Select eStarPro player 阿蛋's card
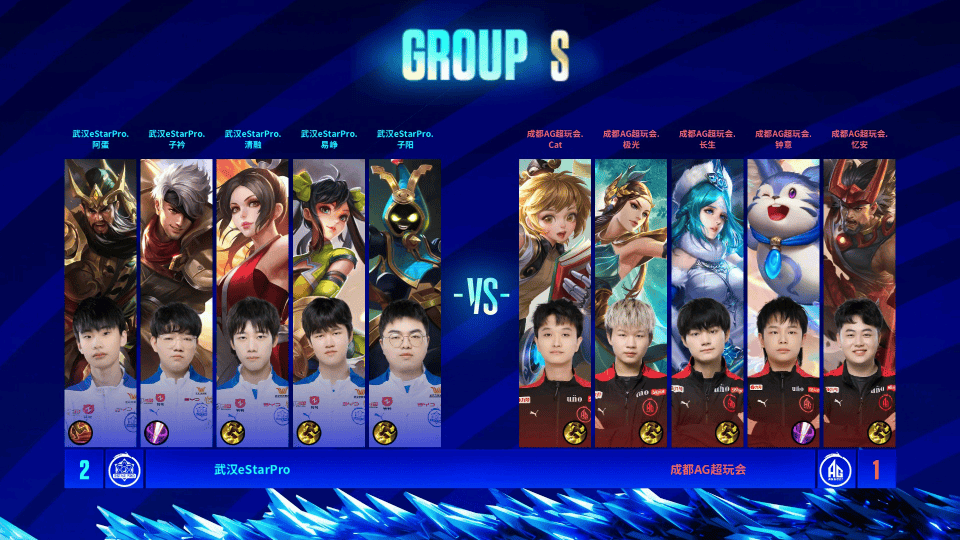This screenshot has height=540, width=960. (101, 302)
